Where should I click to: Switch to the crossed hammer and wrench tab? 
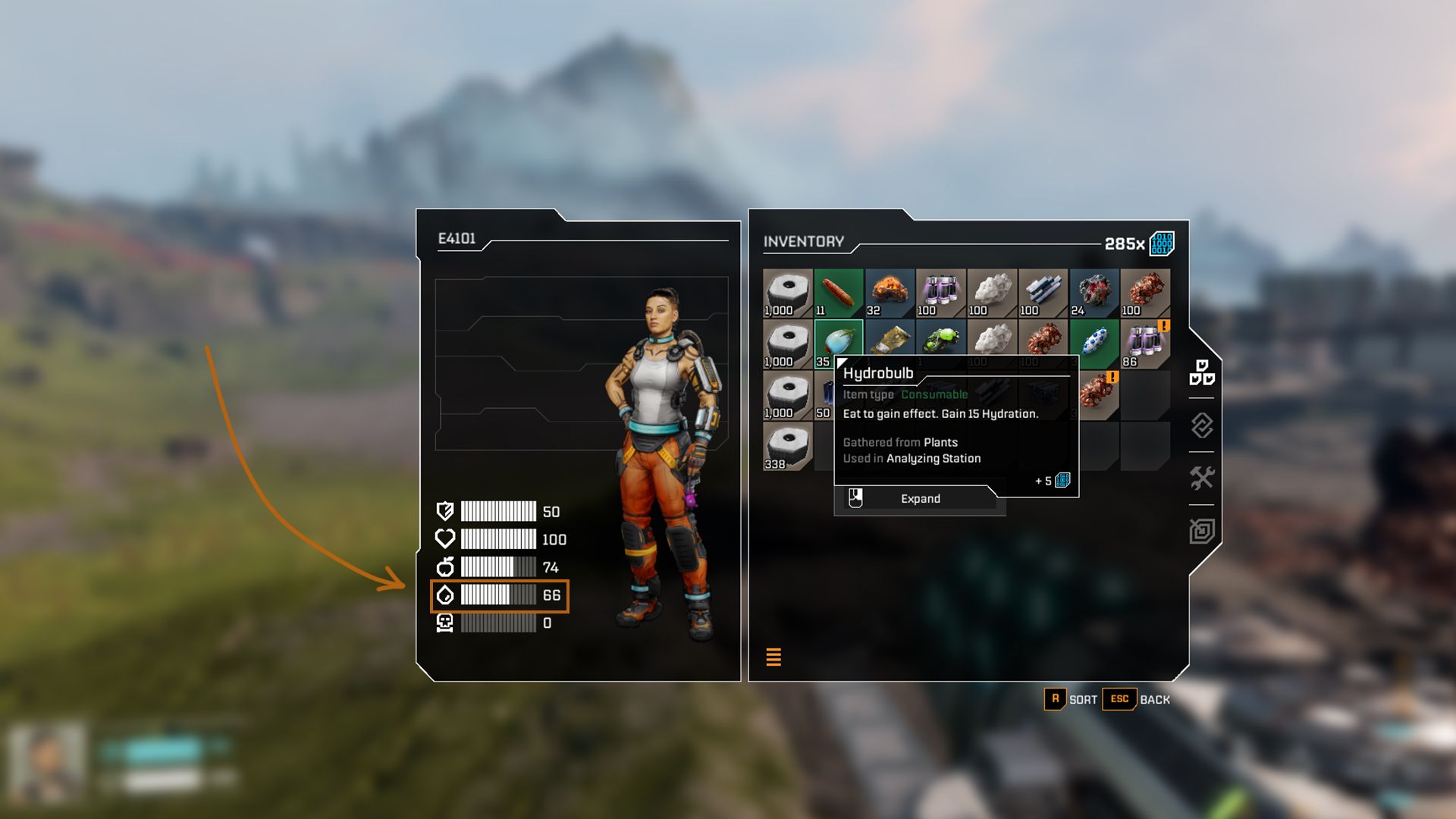(1202, 478)
